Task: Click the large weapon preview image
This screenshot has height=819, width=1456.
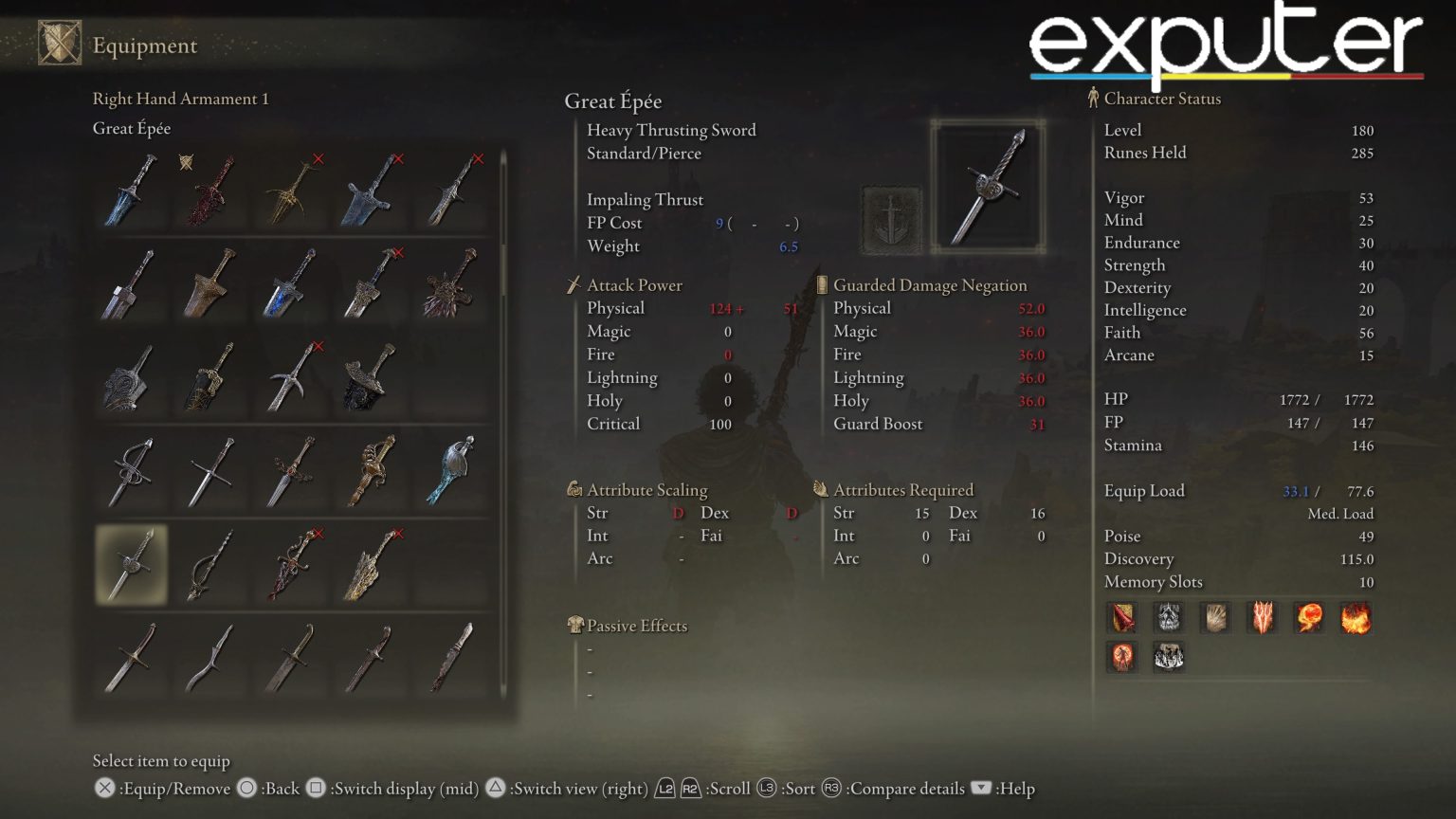Action: 990,185
